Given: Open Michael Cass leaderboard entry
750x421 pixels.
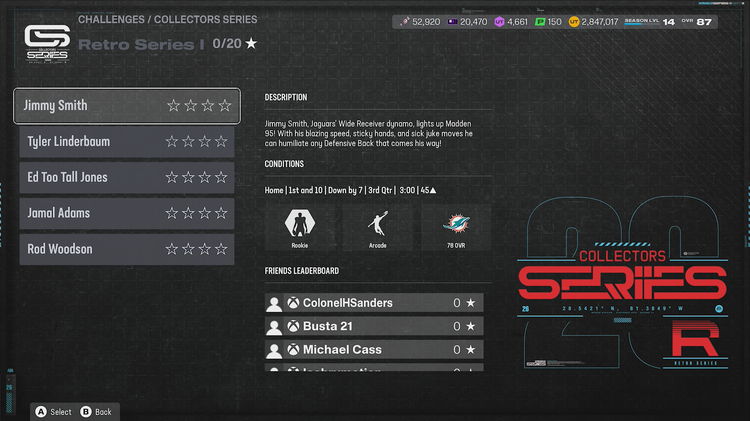Looking at the screenshot, I should click(374, 350).
